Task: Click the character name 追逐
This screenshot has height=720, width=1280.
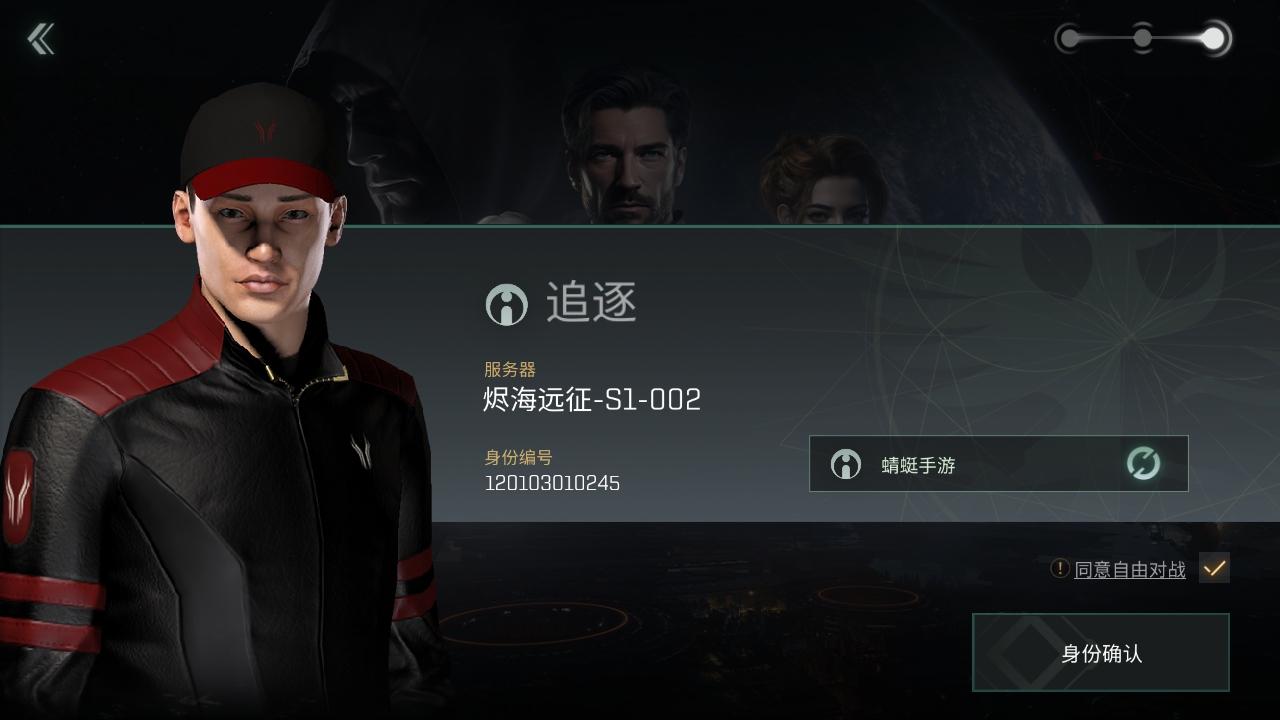Action: tap(590, 303)
